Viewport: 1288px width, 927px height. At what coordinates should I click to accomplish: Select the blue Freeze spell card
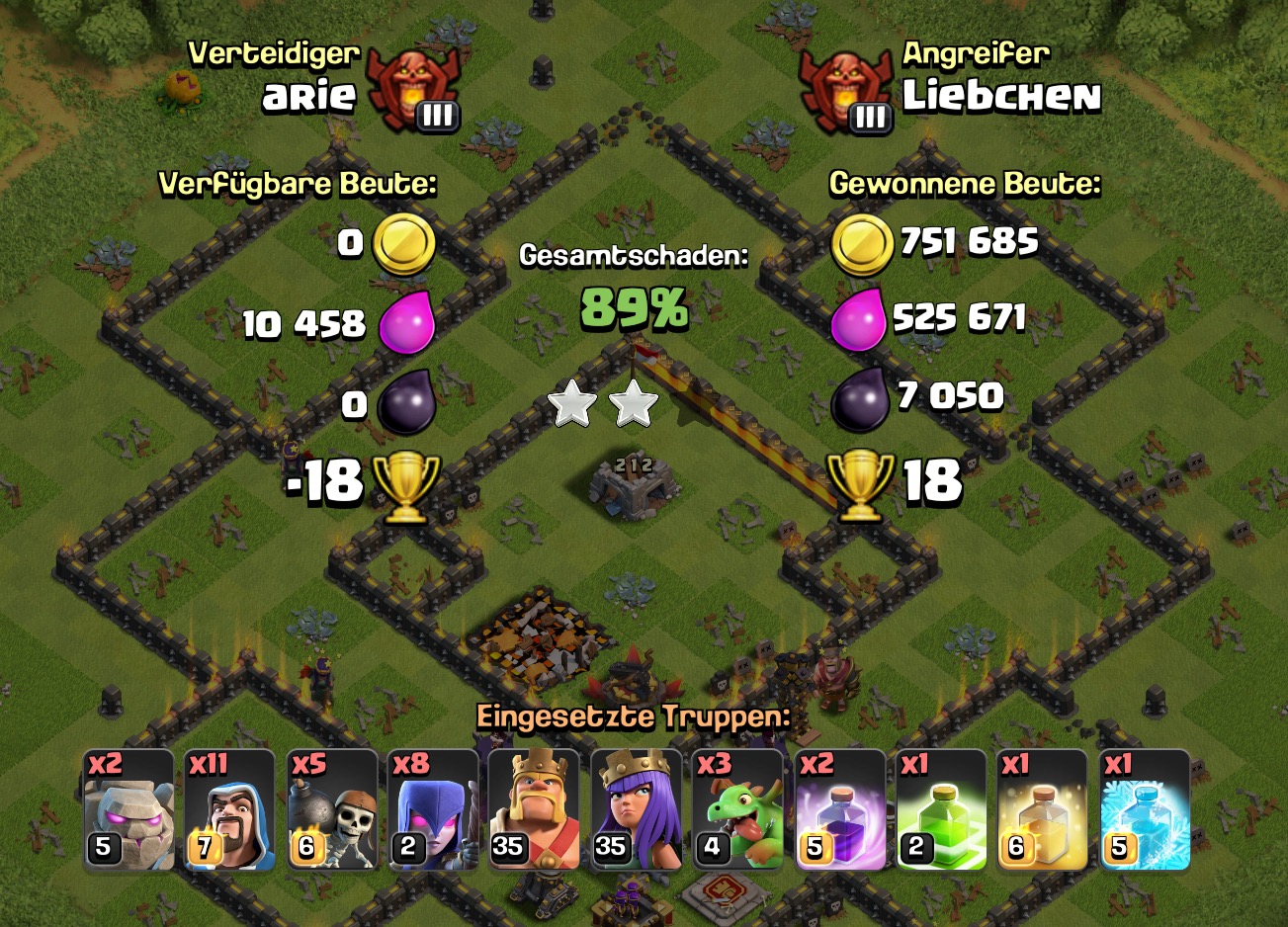click(1145, 809)
